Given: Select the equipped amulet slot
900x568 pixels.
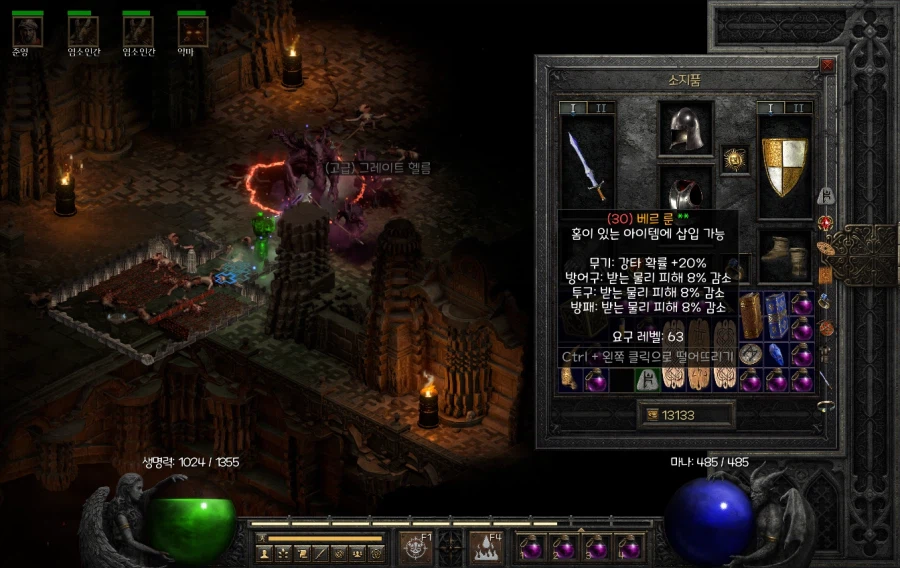Looking at the screenshot, I should click(735, 158).
